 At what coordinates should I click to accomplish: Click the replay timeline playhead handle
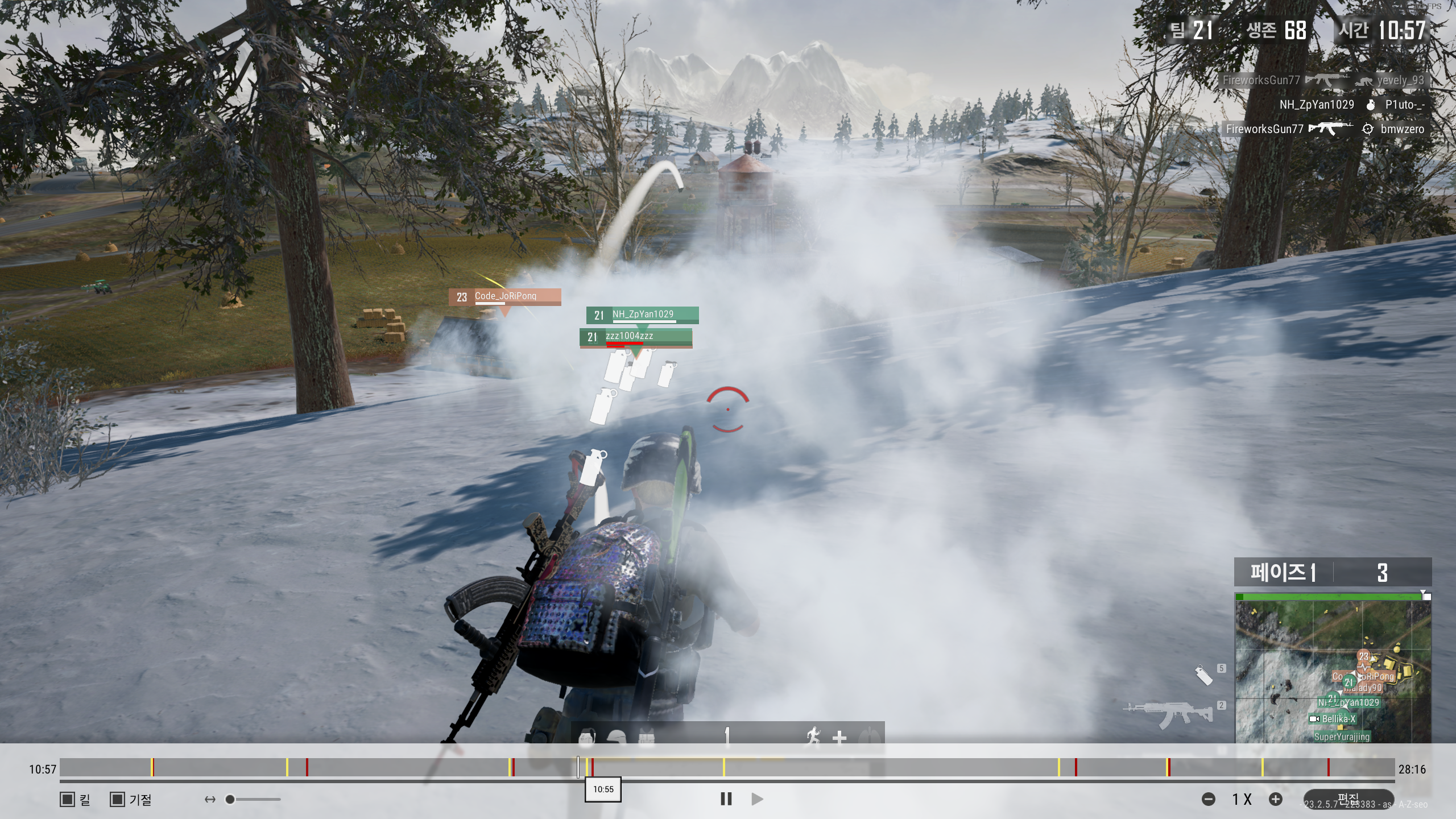pos(578,768)
